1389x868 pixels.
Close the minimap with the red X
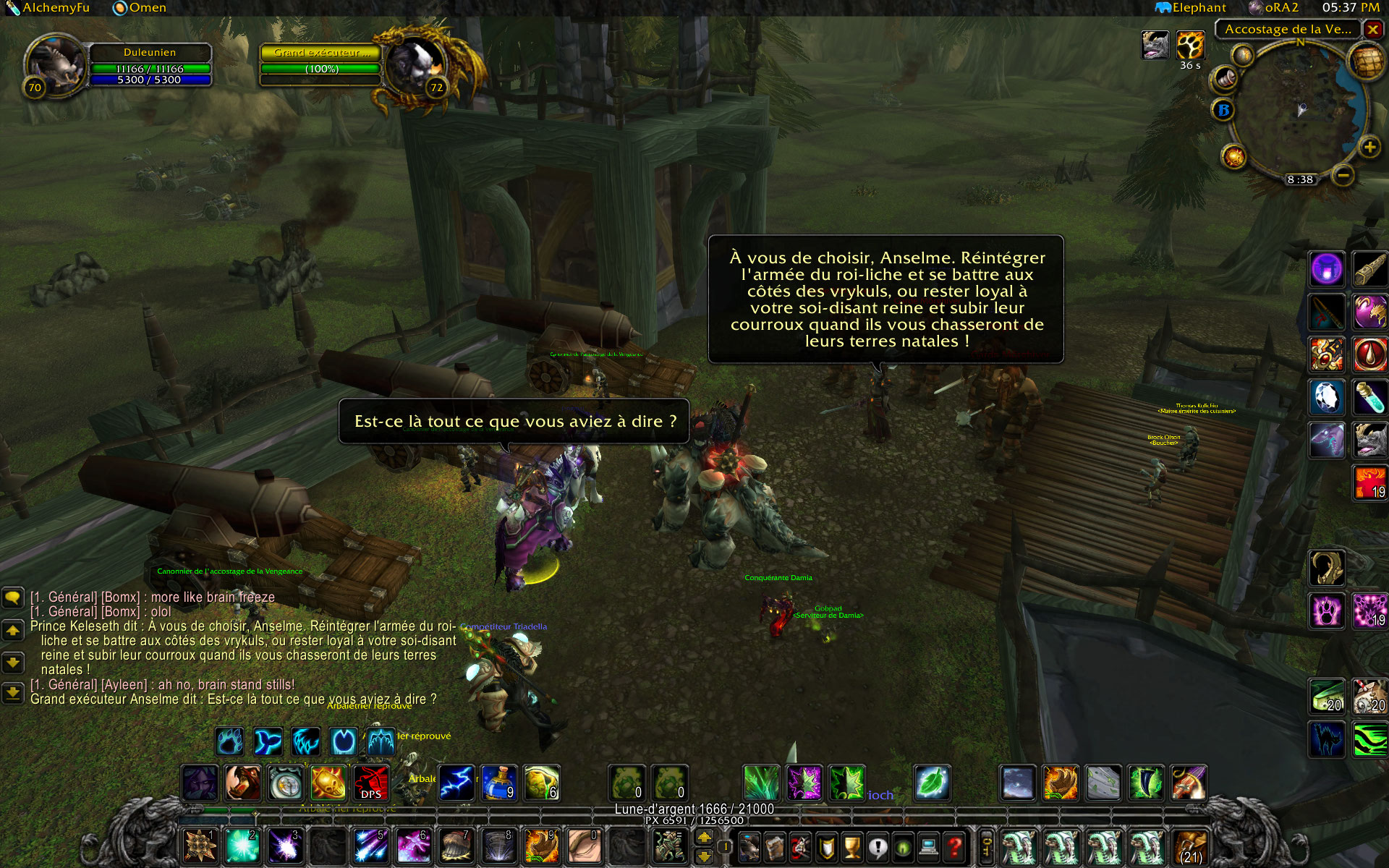[1372, 30]
